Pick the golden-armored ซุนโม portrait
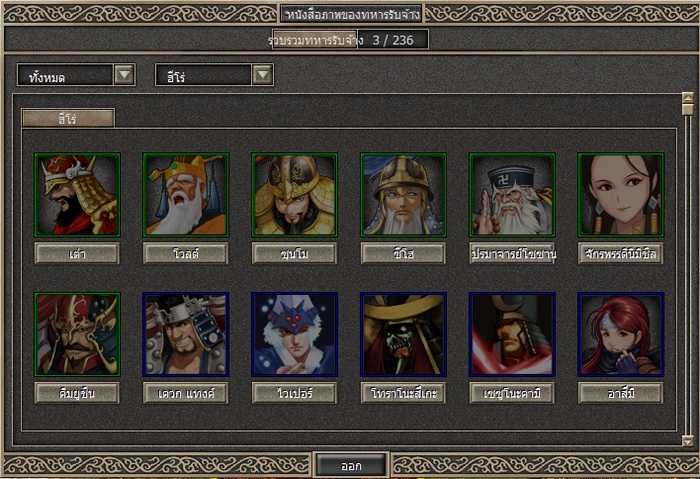 pos(294,195)
